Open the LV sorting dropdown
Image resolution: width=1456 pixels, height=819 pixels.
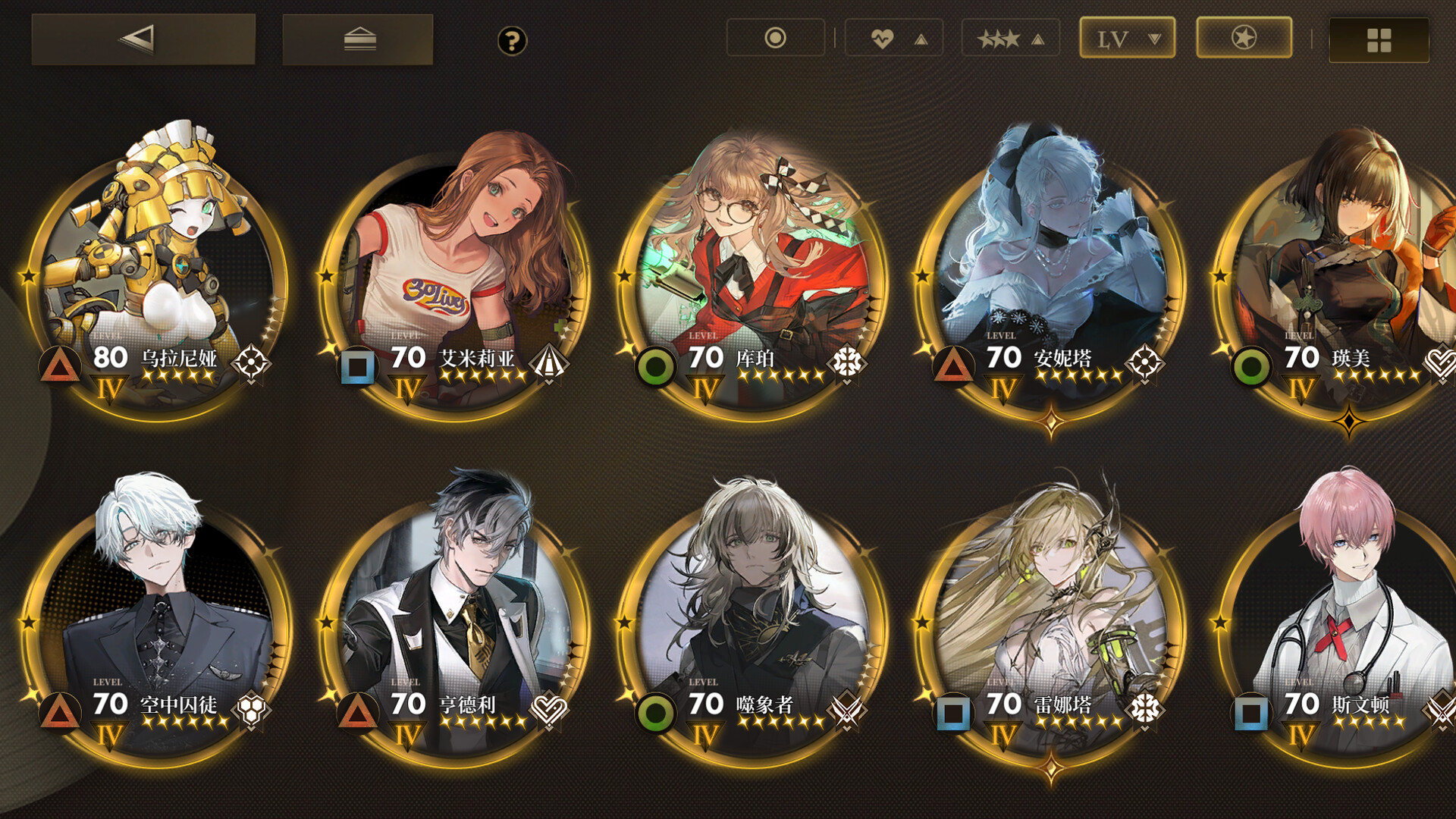[x=1126, y=36]
